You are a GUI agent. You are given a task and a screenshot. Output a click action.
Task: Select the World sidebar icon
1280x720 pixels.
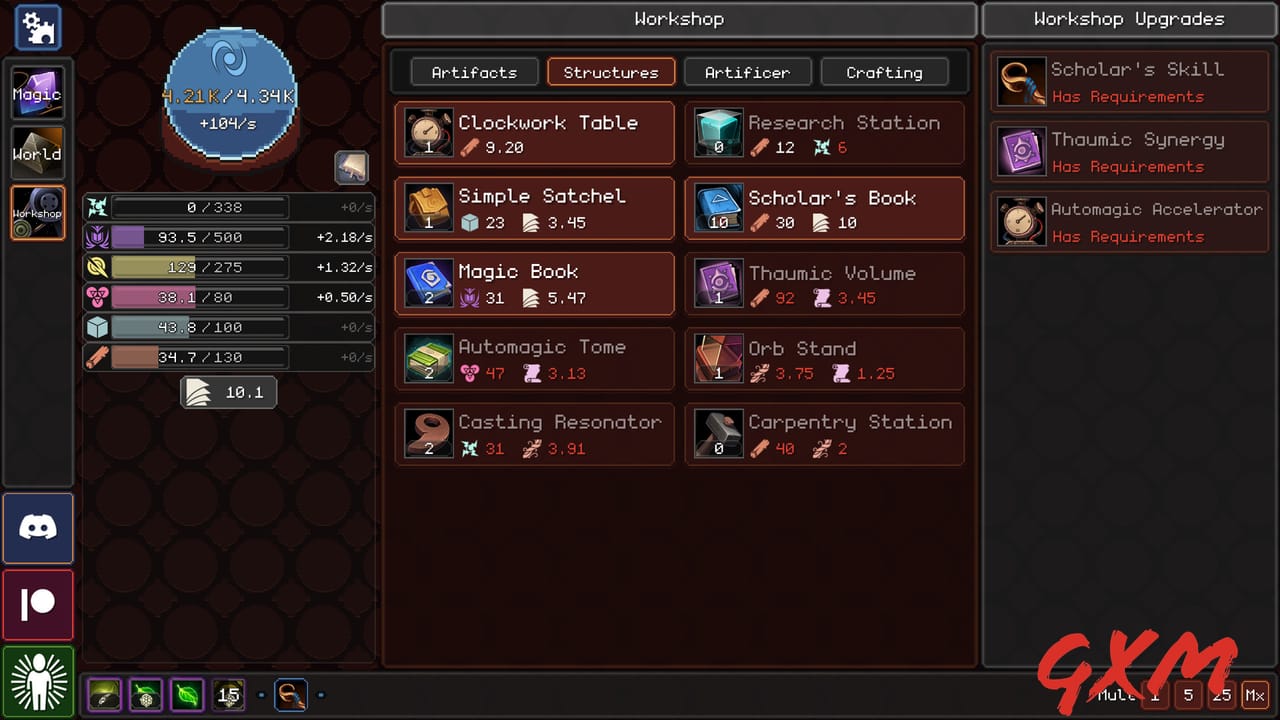[37, 153]
